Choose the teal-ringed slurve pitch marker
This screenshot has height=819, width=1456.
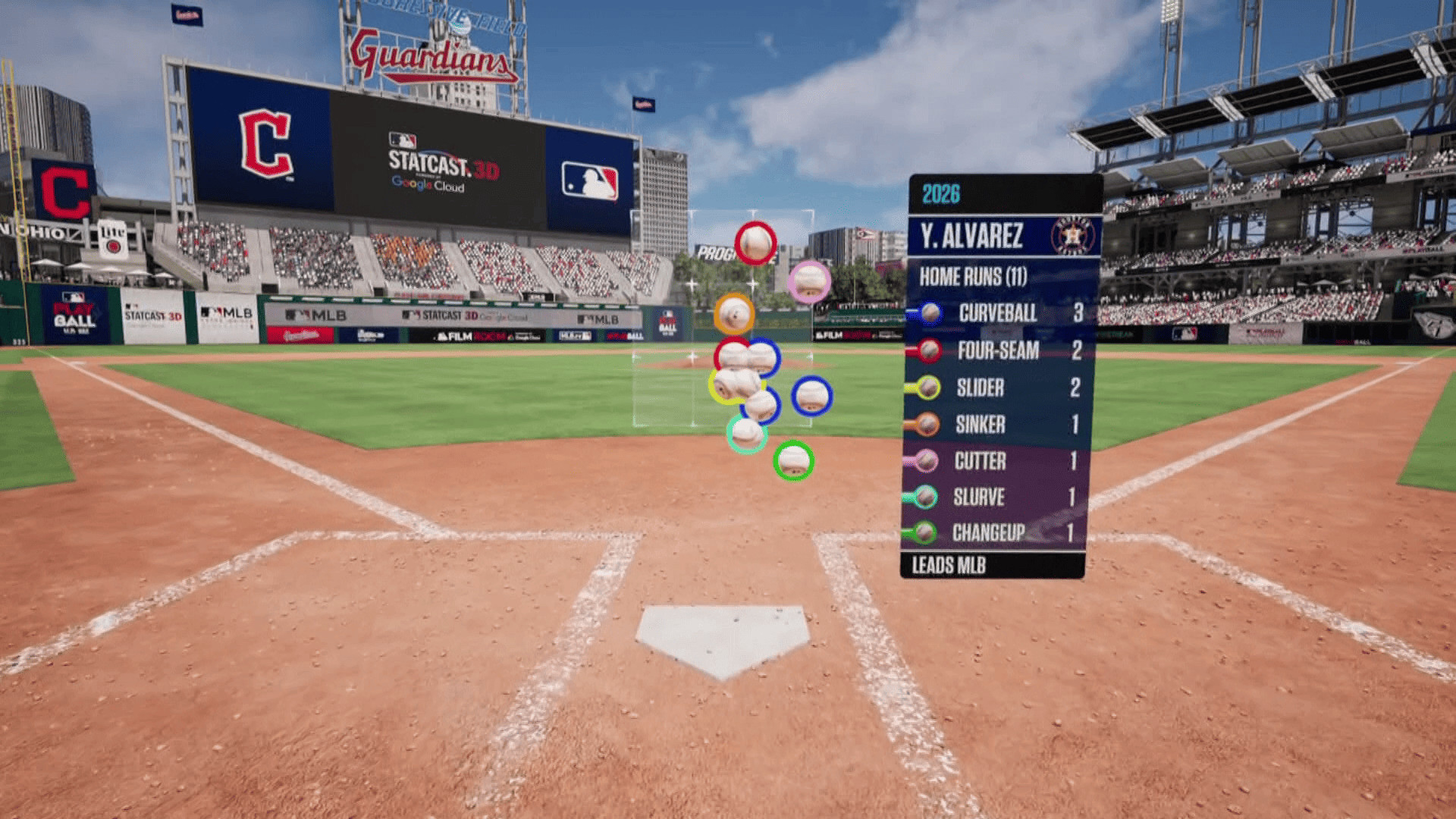point(746,434)
